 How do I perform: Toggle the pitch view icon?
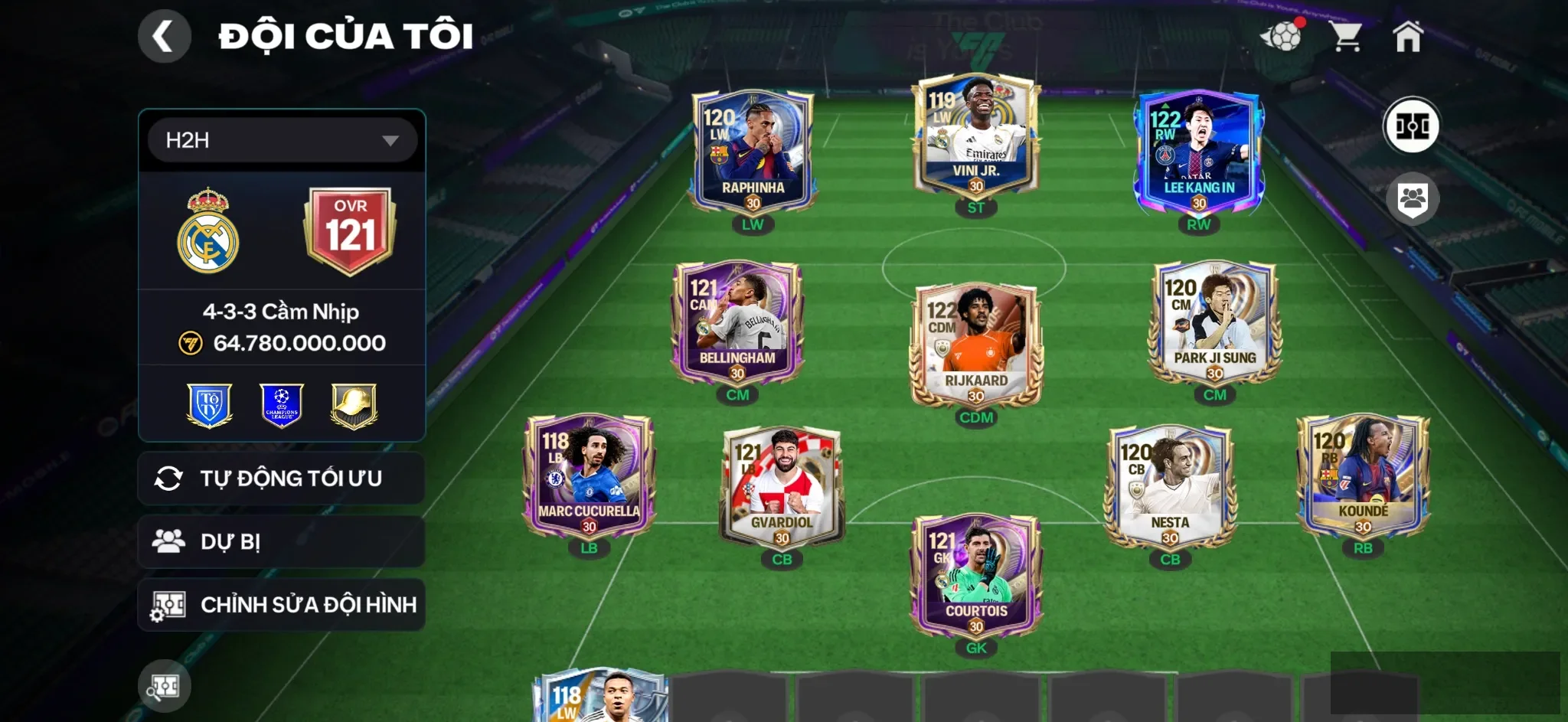pos(1411,126)
